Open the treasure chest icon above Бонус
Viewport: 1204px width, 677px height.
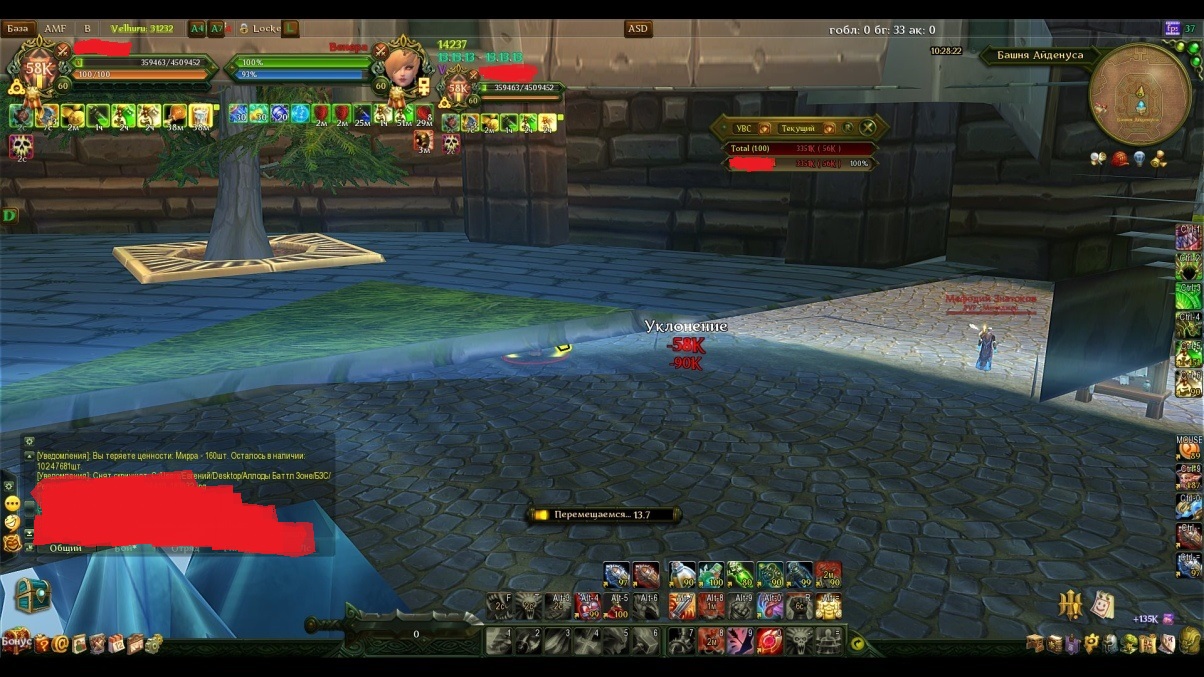pyautogui.click(x=31, y=597)
